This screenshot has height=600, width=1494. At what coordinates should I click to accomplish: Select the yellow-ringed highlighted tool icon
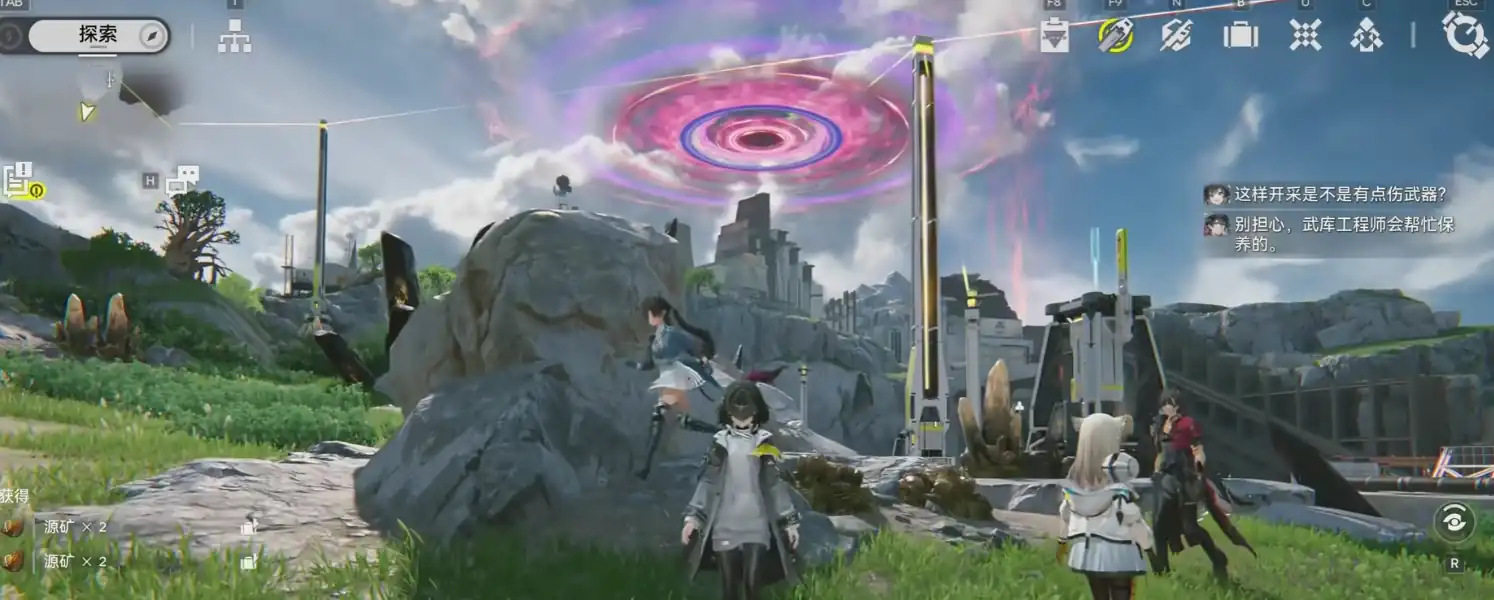(1115, 35)
